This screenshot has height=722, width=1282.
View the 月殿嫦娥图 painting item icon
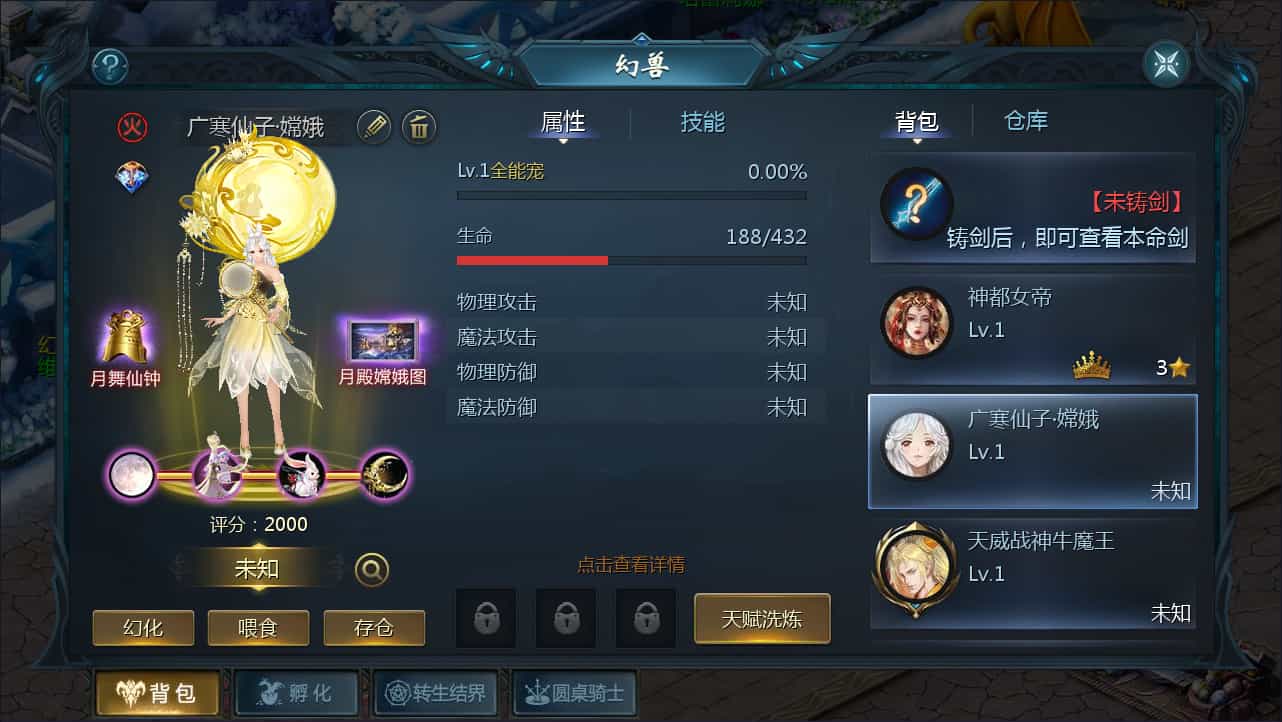pyautogui.click(x=385, y=340)
